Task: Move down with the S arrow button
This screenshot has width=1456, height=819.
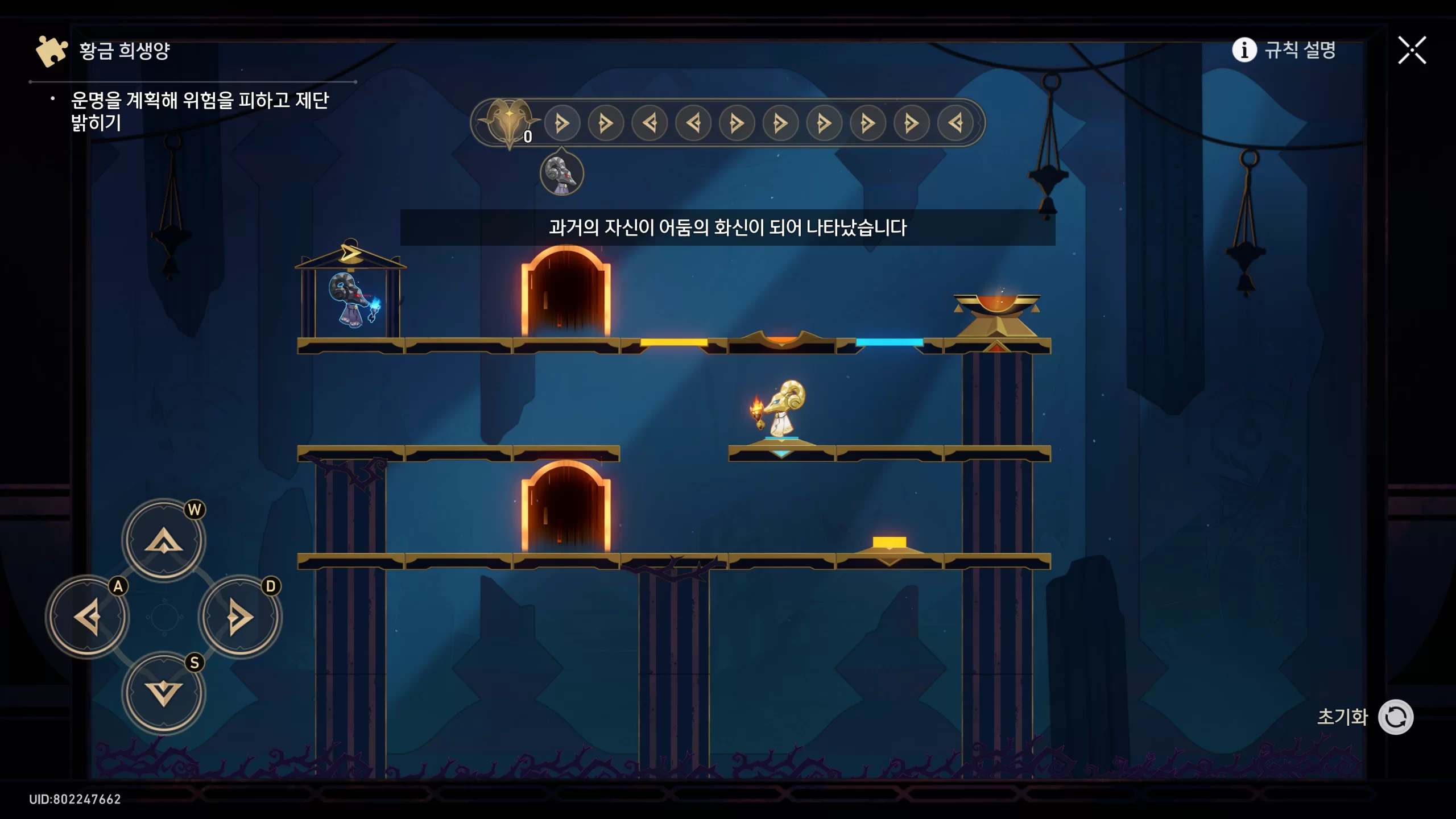Action: (164, 693)
